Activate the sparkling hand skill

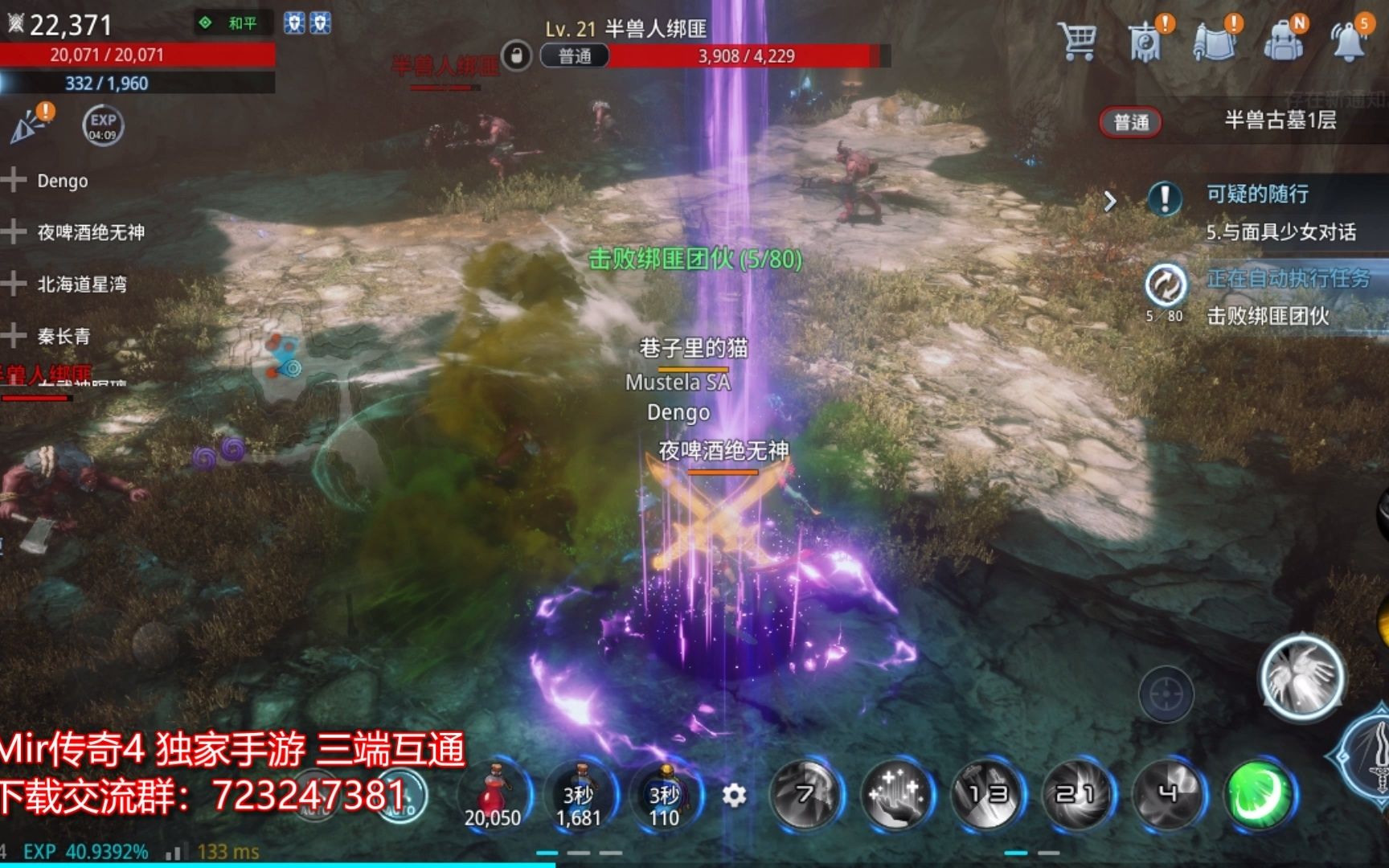pos(896,794)
